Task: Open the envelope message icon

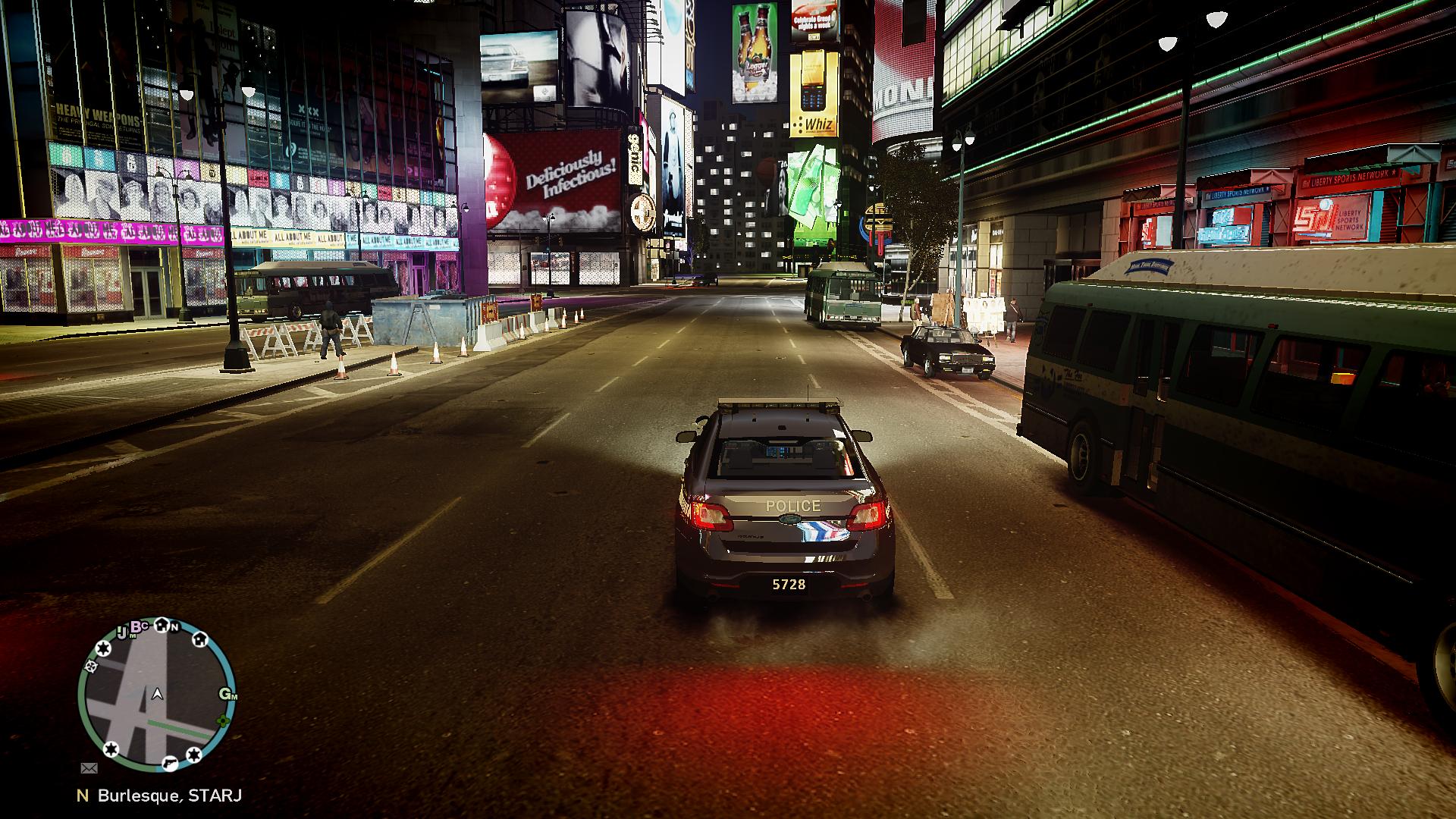Action: [x=89, y=767]
